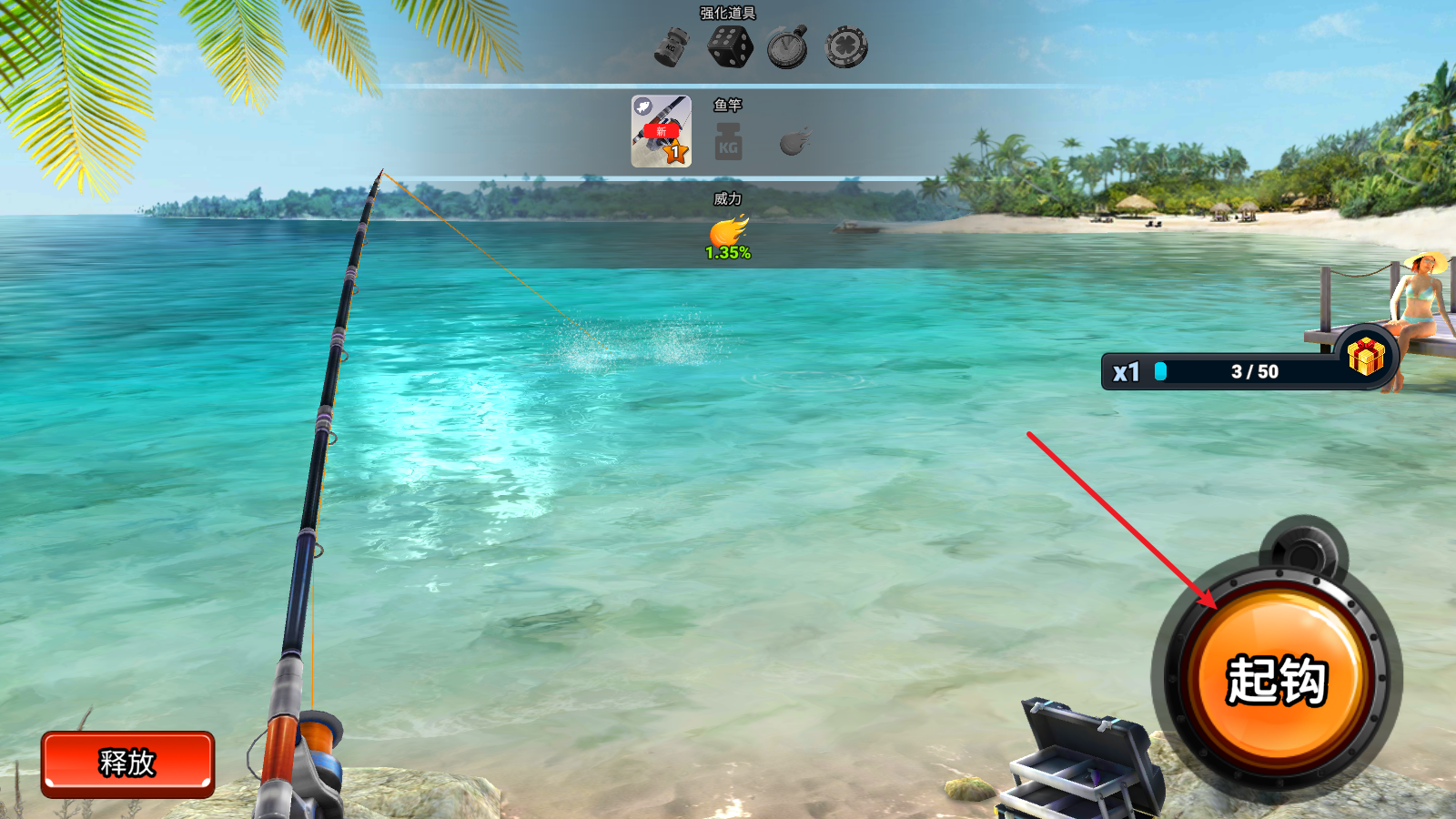Viewport: 1456px width, 819px height.
Task: Select the KG weight booster item
Action: click(x=672, y=47)
